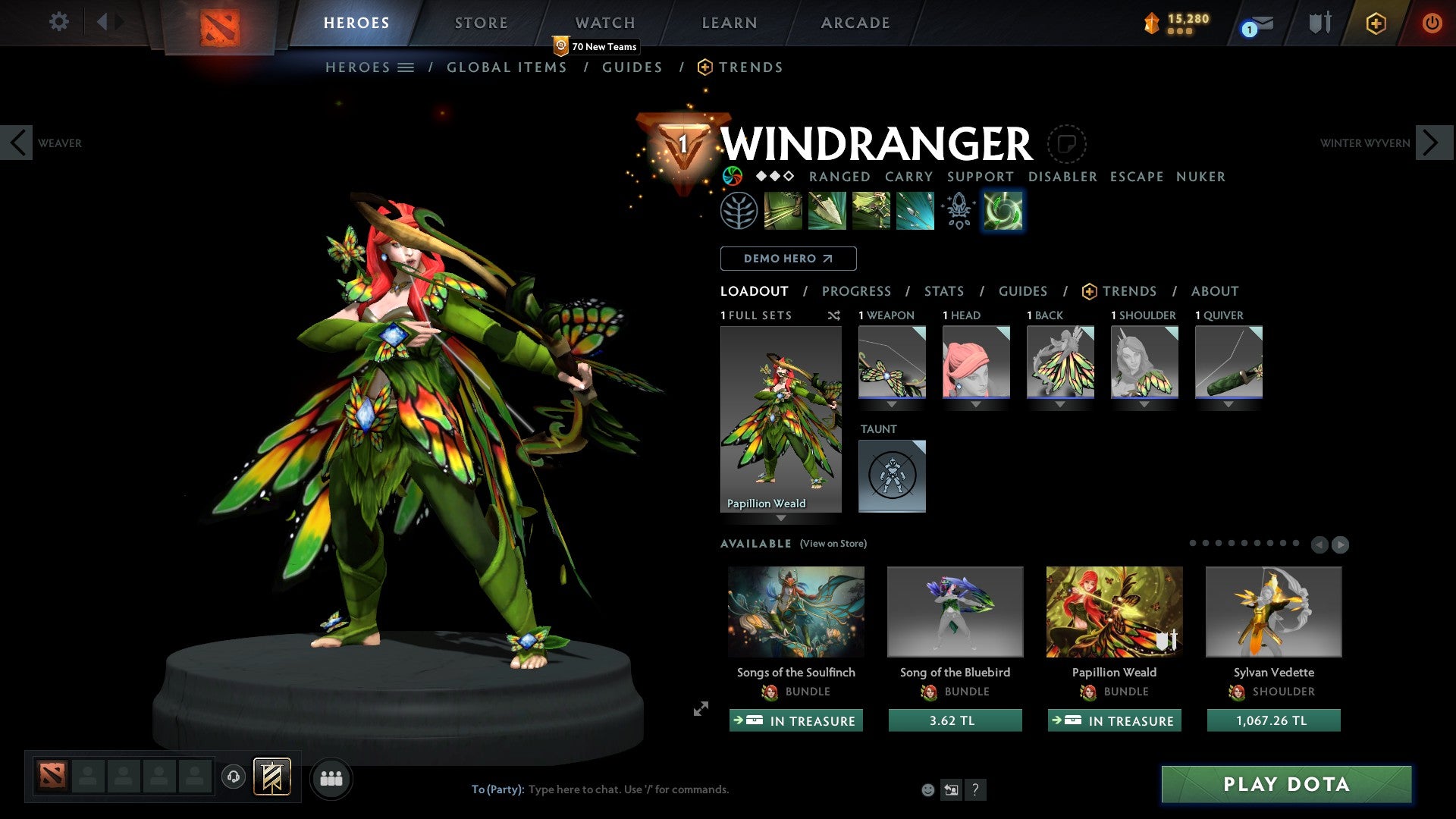Toggle voice chat headset icon near party slots
Viewport: 1456px width, 819px height.
click(233, 778)
